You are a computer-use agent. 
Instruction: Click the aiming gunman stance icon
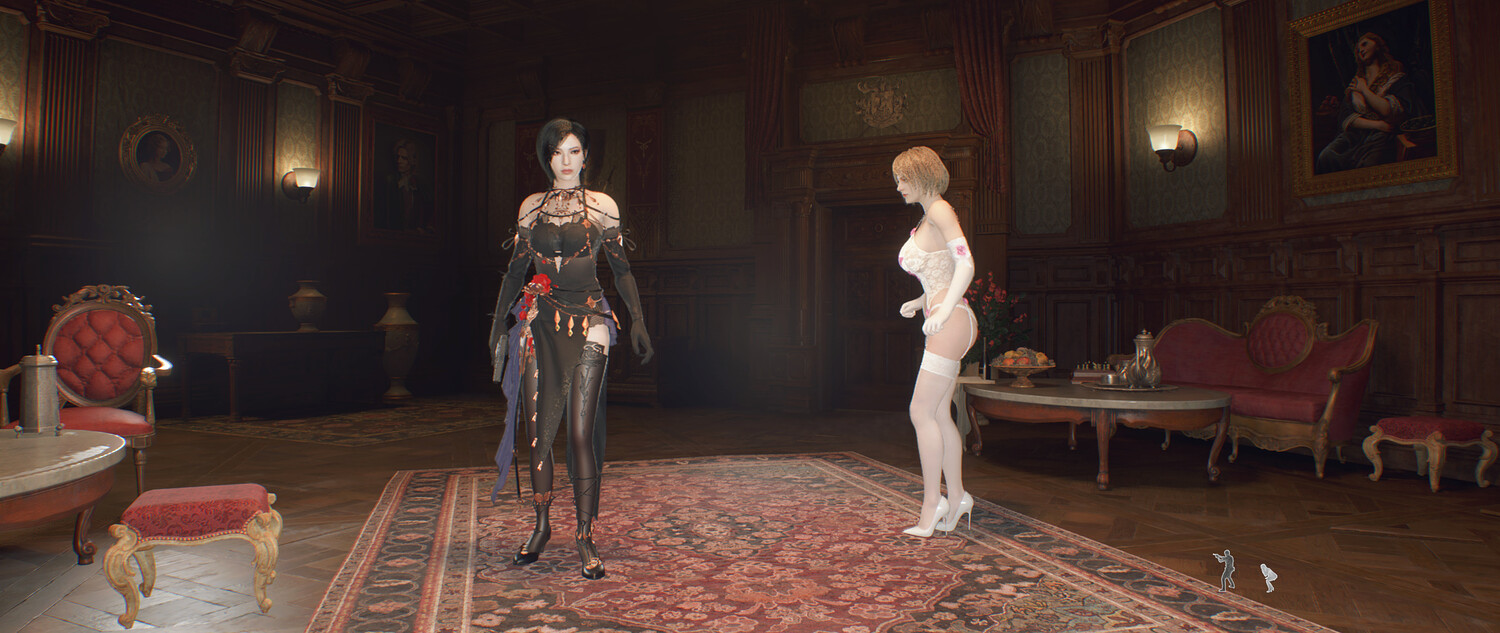[x=1225, y=570]
